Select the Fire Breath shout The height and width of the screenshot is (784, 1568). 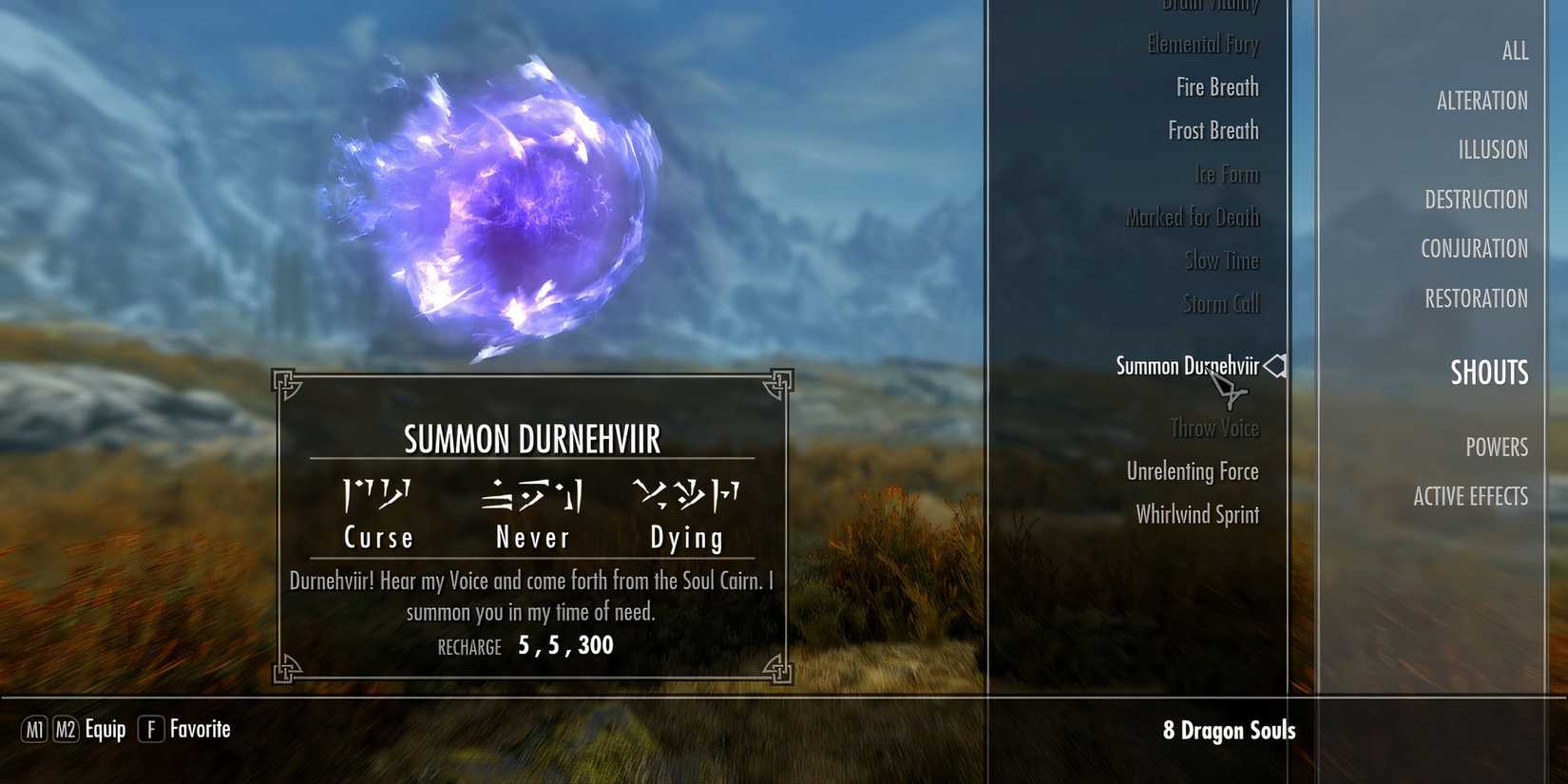[1216, 86]
